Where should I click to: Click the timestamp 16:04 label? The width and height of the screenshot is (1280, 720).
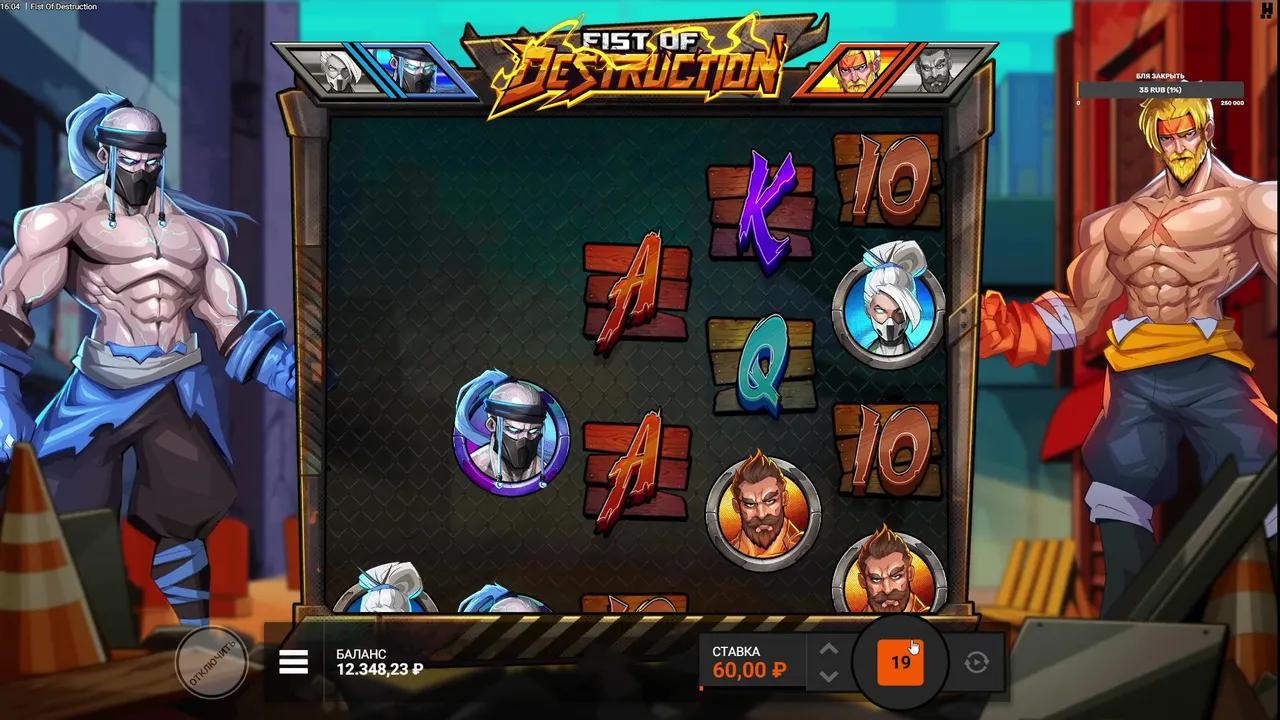[x=12, y=7]
